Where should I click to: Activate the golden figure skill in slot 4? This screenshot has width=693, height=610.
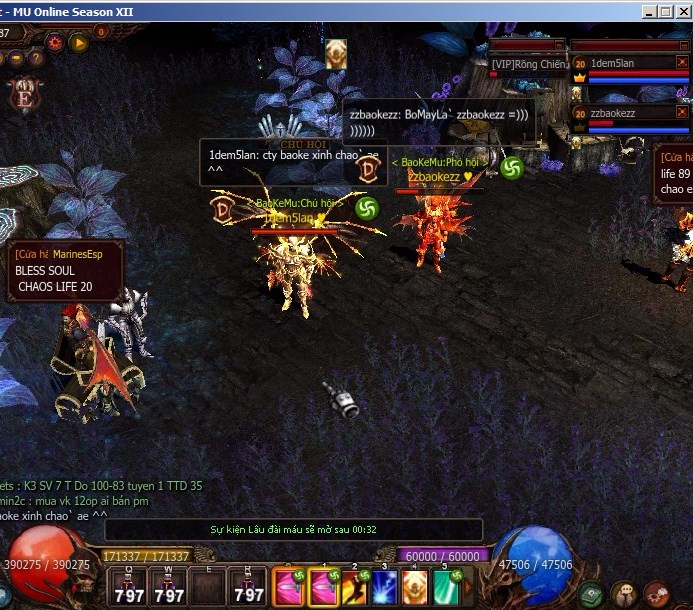coord(415,587)
